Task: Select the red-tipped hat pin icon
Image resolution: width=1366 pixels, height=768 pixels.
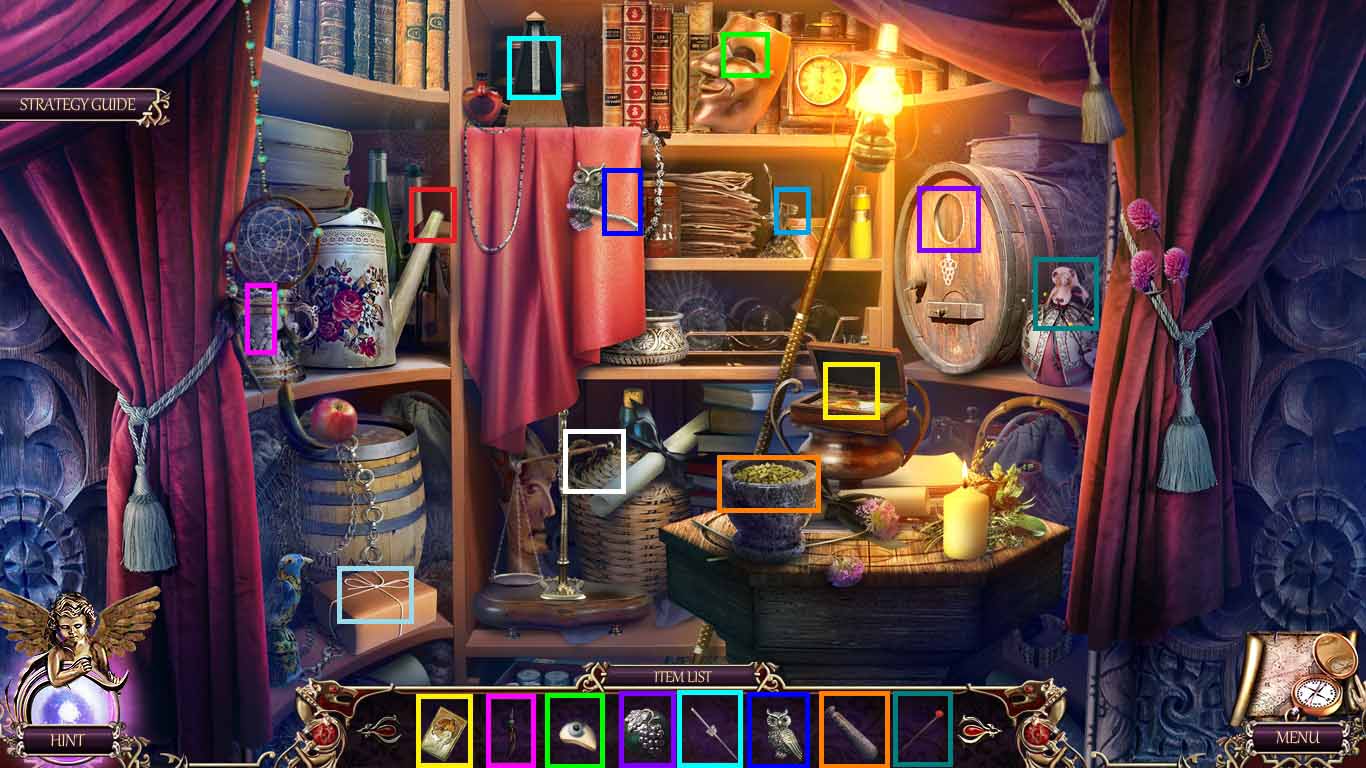Action: coord(922,731)
